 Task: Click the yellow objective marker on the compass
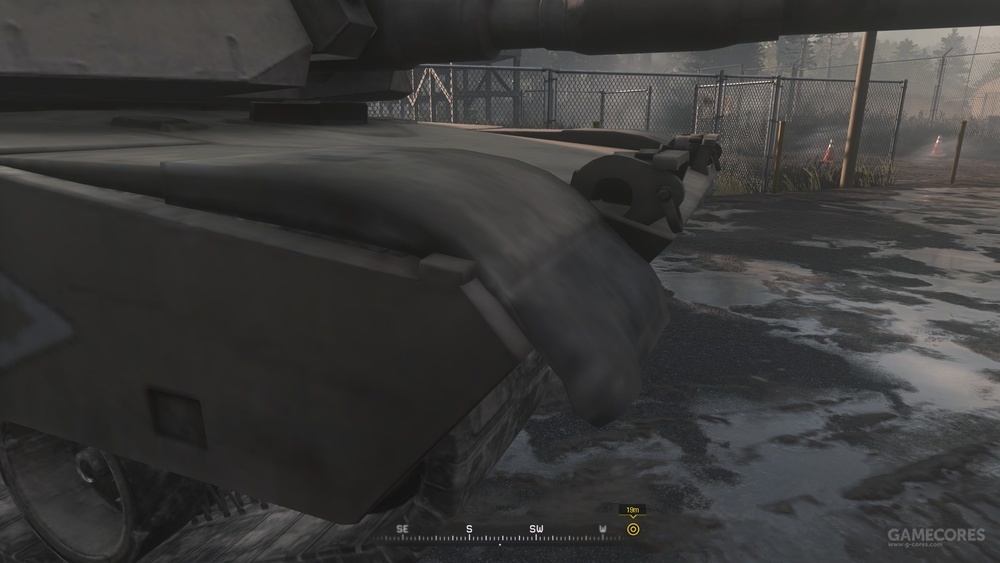[632, 529]
